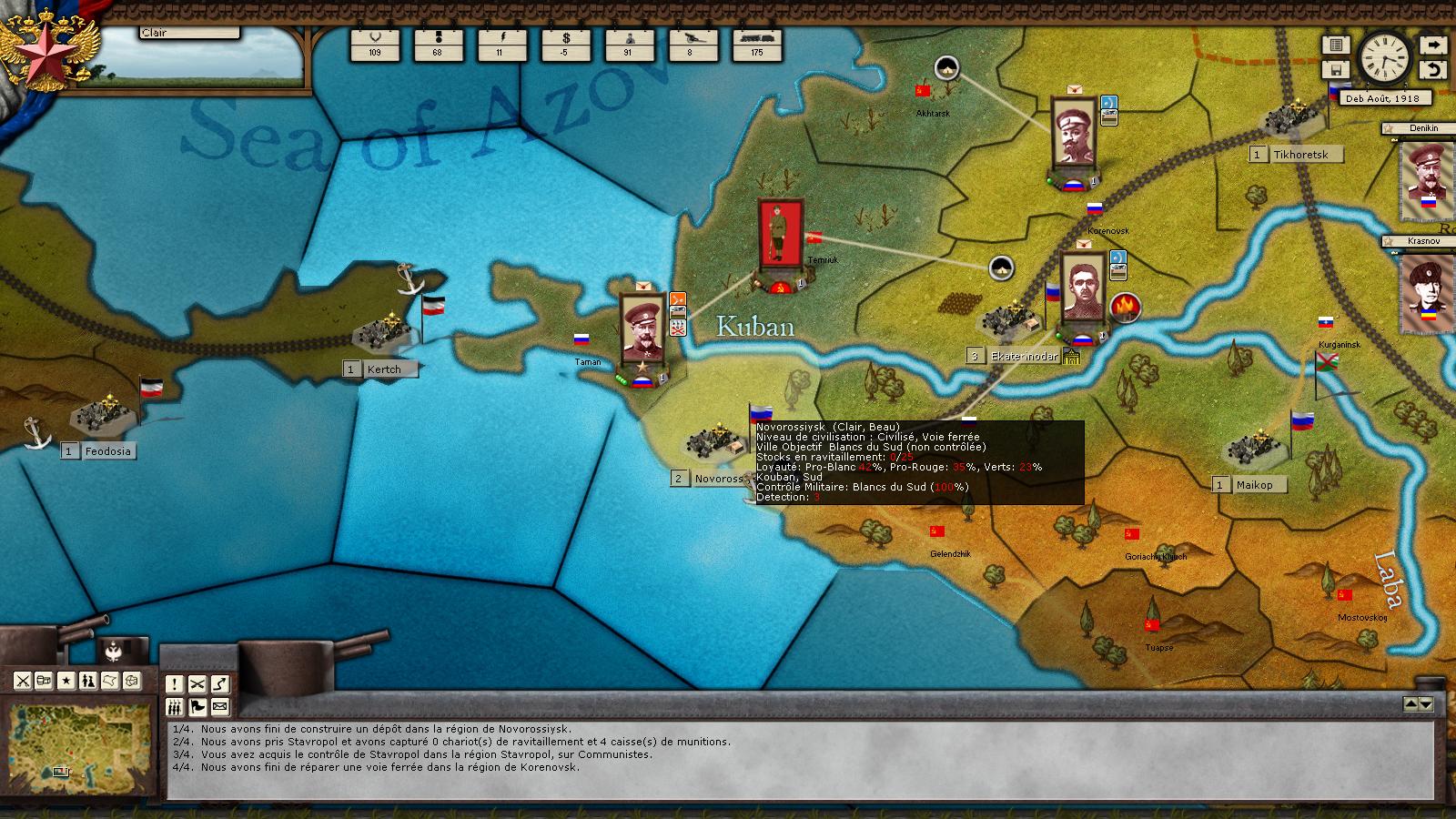Save the game with the floppy disk button

(1335, 69)
